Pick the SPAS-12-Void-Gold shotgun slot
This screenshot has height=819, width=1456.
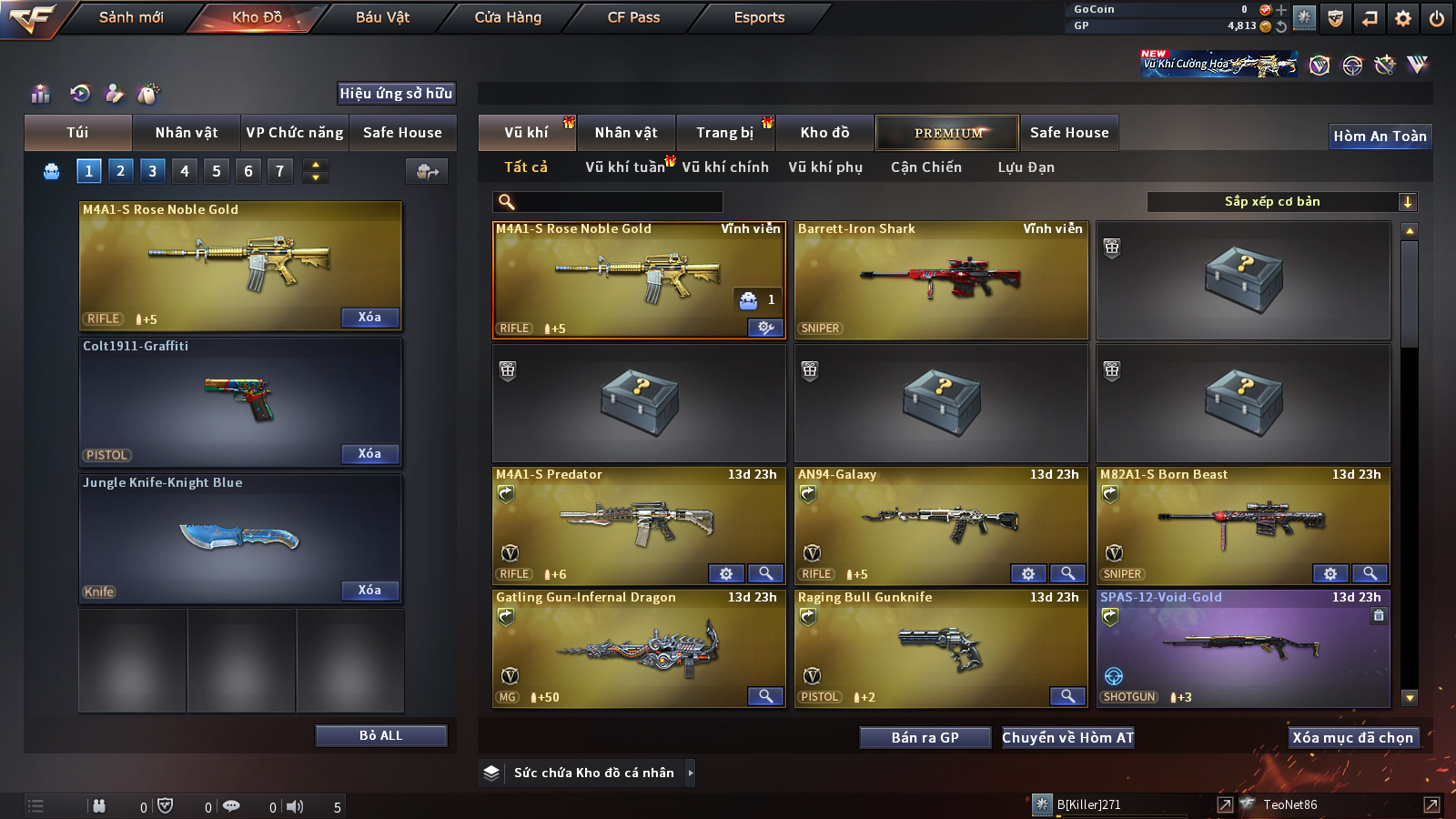tap(1242, 649)
